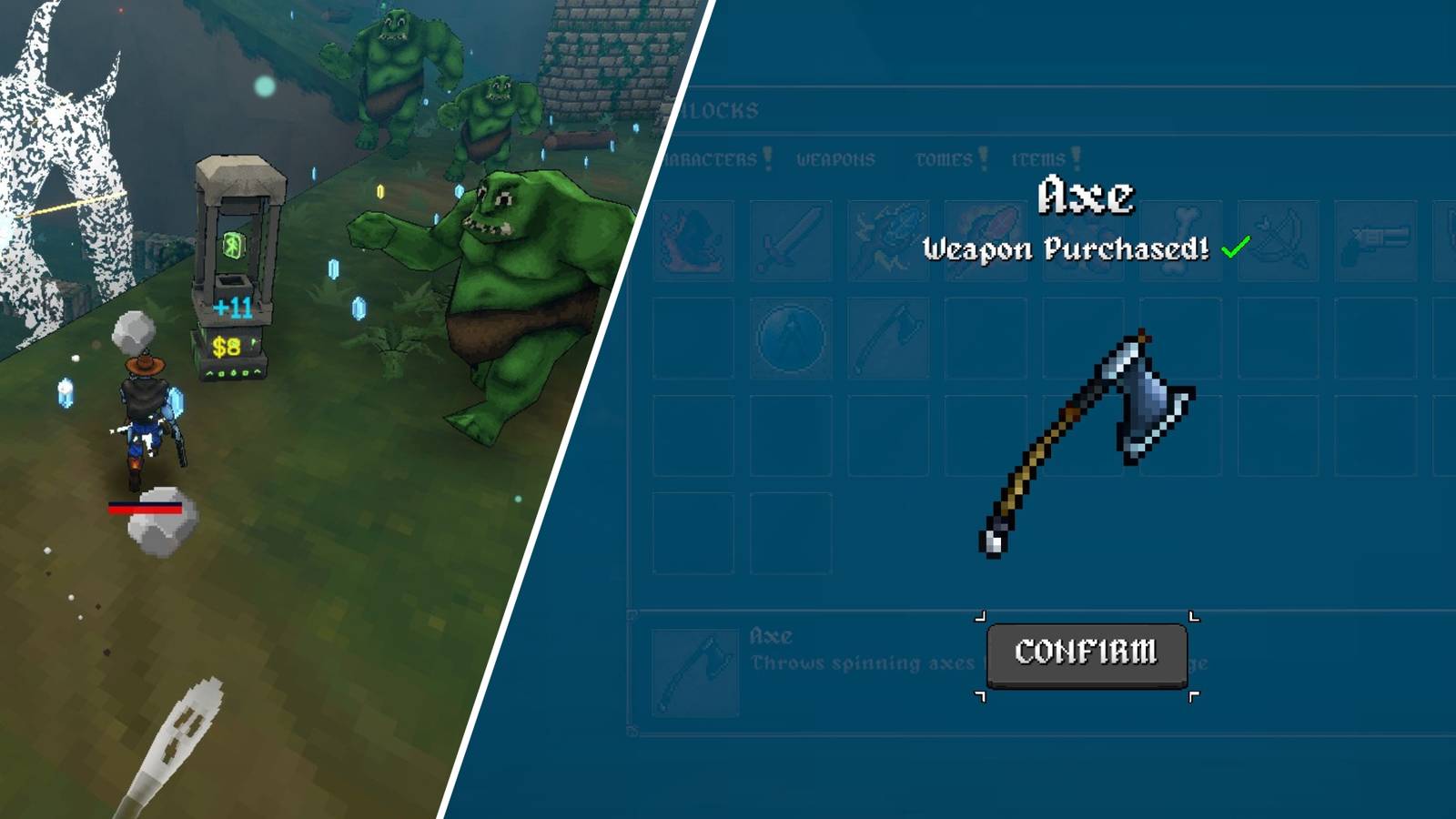Click the exclamation badge on the Items tab
This screenshot has width=1456, height=819.
point(1077,157)
